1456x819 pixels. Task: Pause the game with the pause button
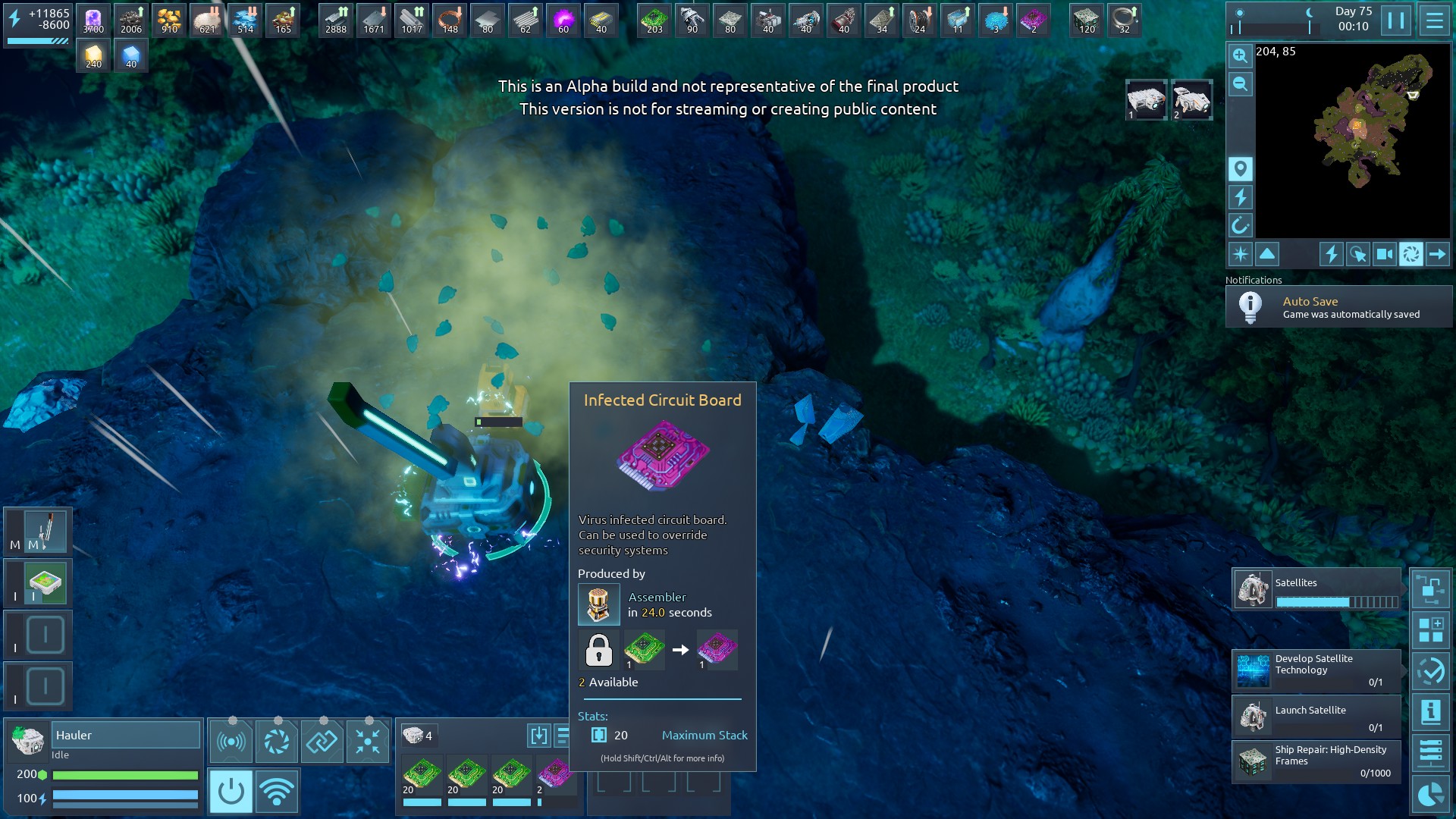[1396, 20]
